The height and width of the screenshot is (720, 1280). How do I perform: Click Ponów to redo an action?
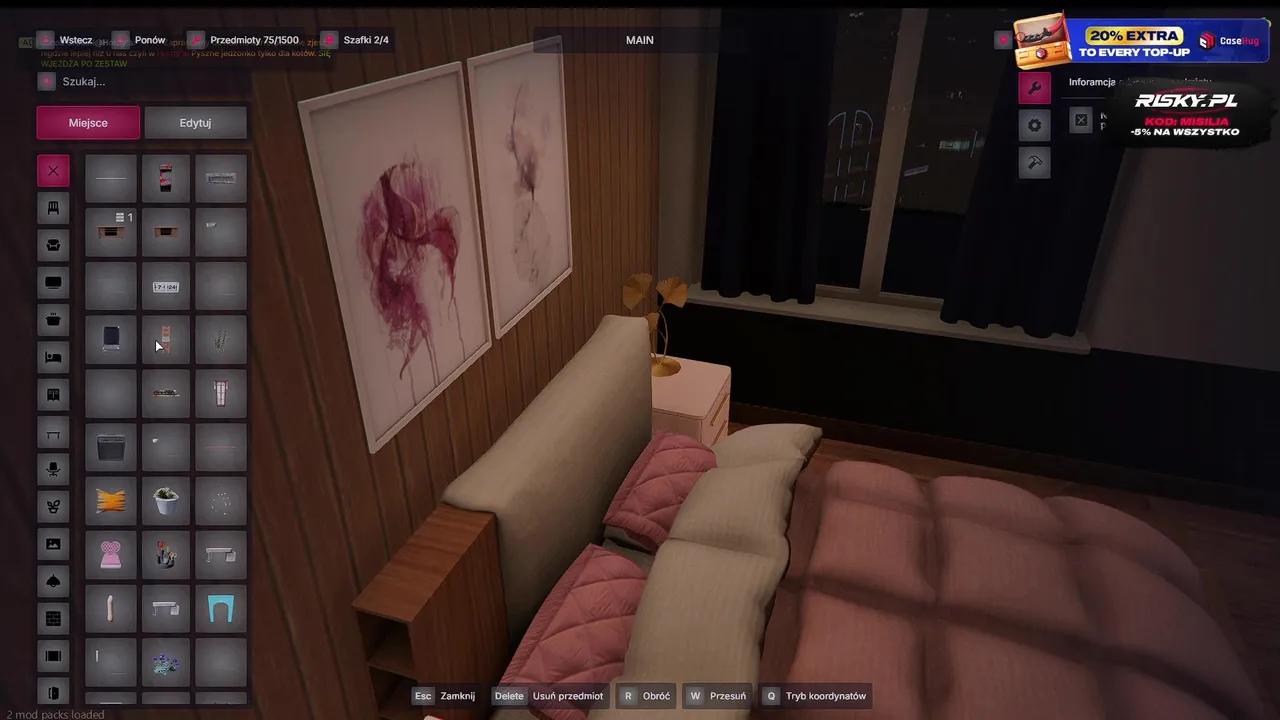(149, 40)
